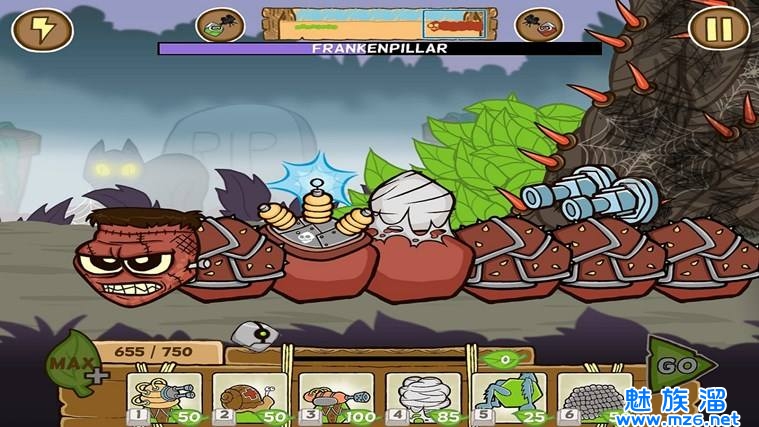This screenshot has height=427, width=759.
Task: Click the right round bug icon beside minimap
Action: click(x=539, y=27)
